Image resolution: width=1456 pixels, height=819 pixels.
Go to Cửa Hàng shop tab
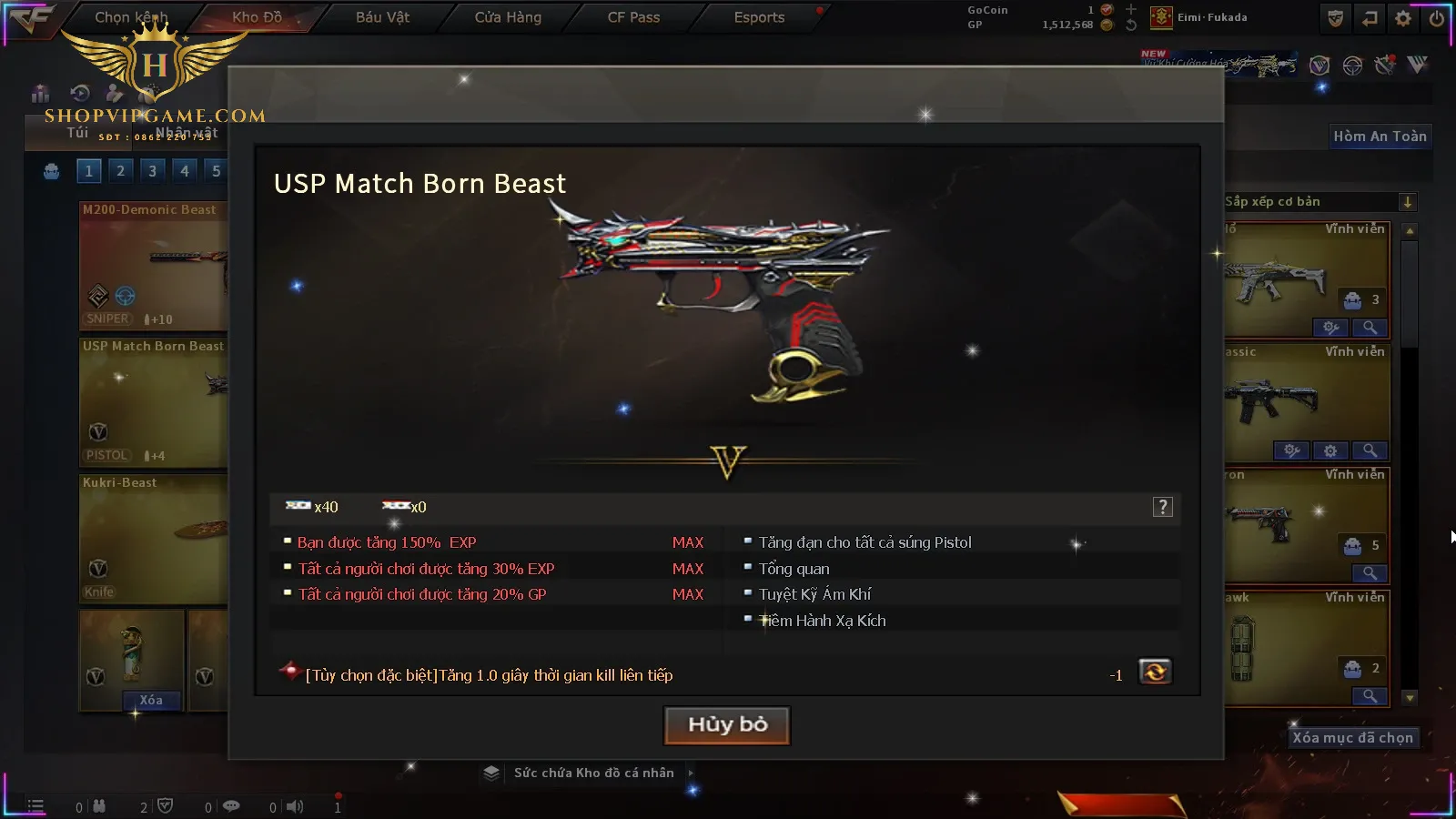508,17
